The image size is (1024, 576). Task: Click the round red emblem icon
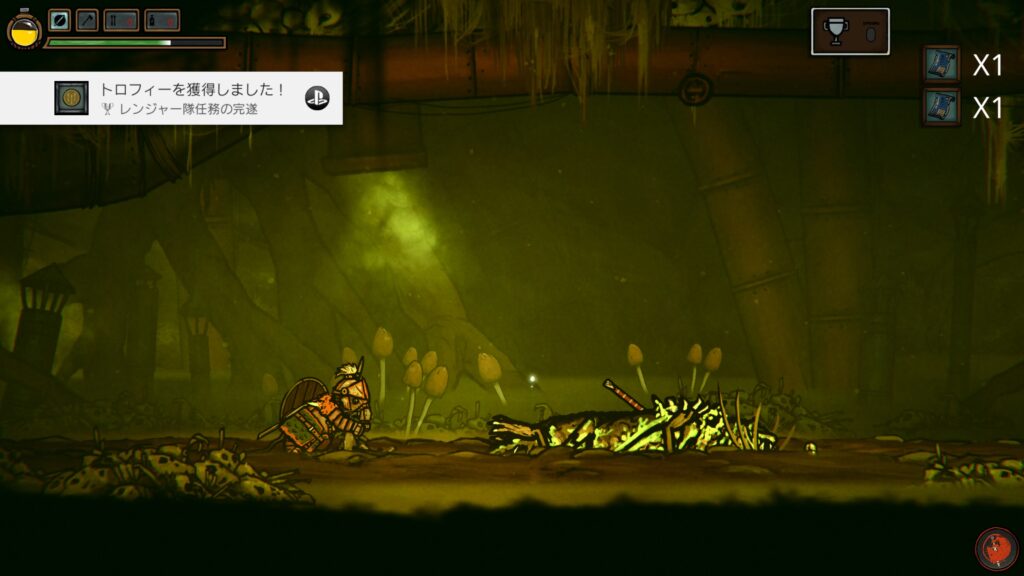tap(996, 549)
